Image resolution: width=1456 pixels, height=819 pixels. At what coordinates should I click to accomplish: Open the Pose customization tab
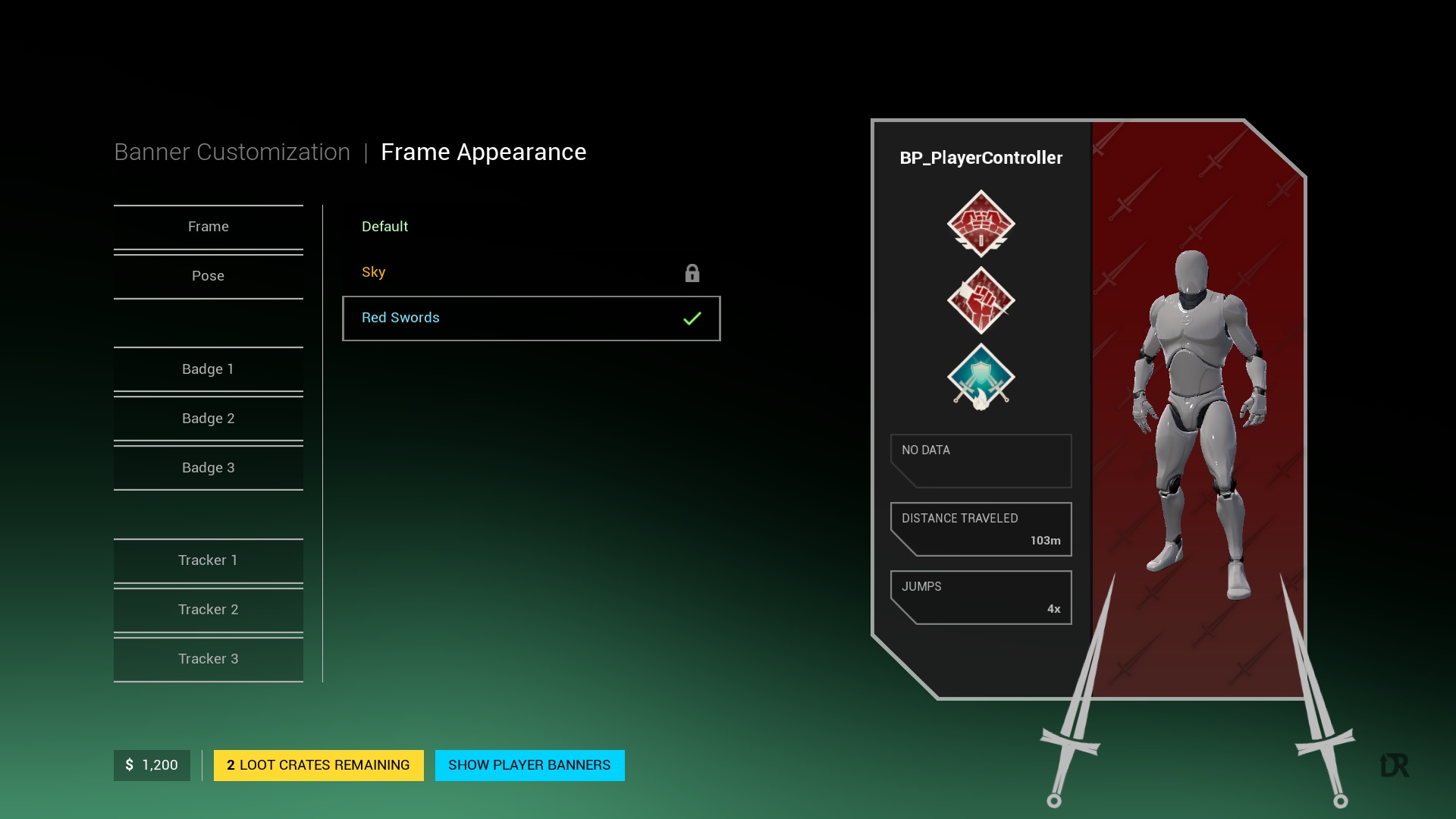point(208,275)
